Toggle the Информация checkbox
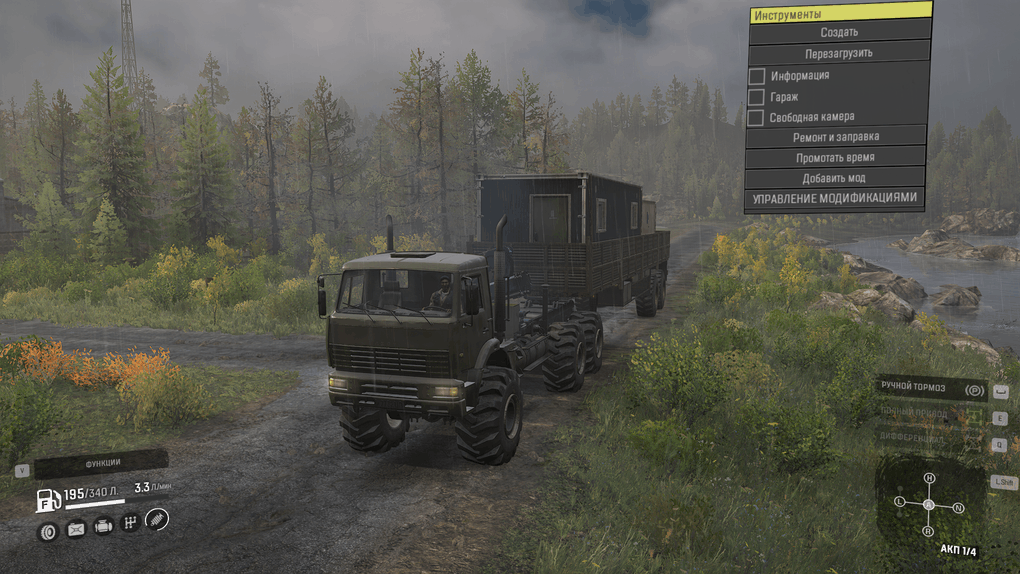The height and width of the screenshot is (574, 1020). click(757, 76)
